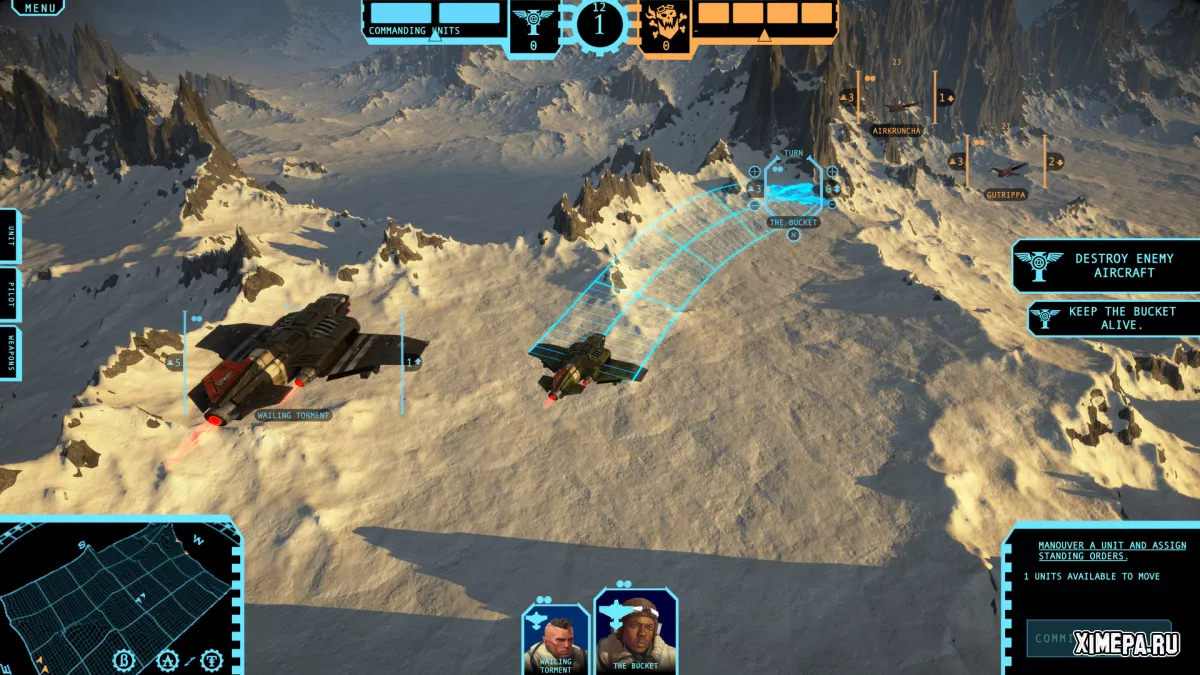
Task: Decrease The Bucket's left-side value of 3
Action: 754,204
